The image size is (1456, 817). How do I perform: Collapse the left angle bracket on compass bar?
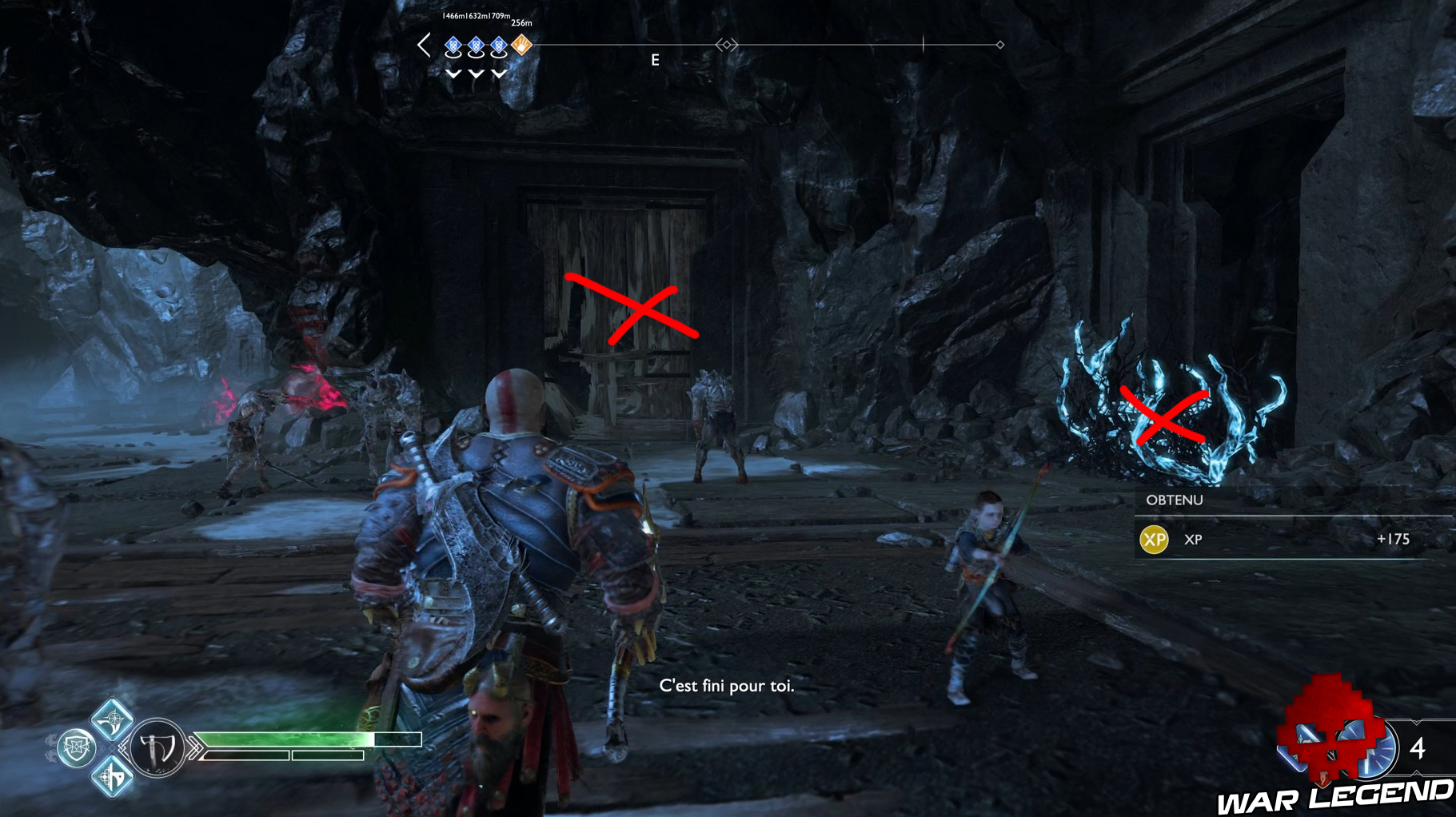click(x=424, y=45)
